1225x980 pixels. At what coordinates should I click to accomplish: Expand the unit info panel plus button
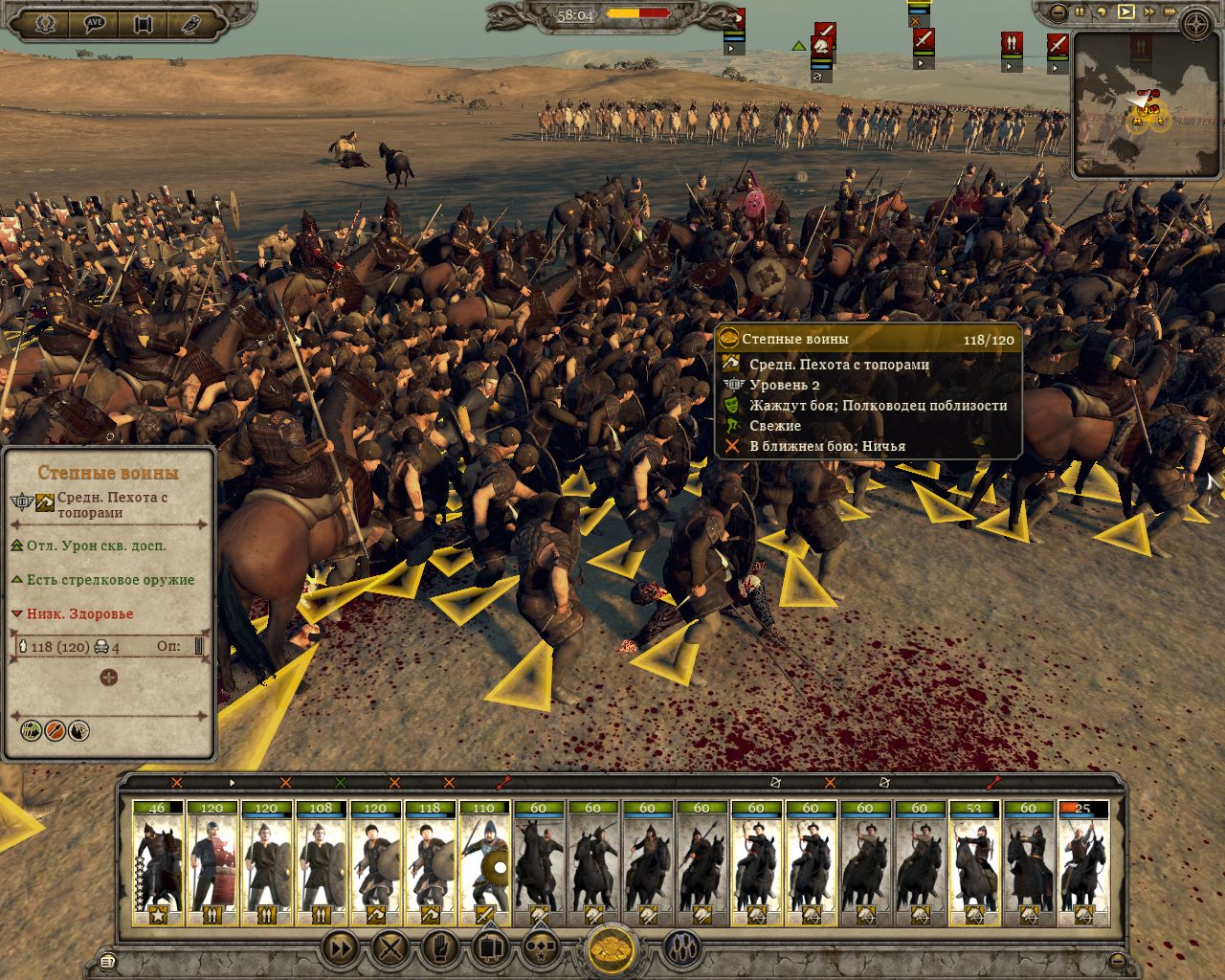[108, 678]
